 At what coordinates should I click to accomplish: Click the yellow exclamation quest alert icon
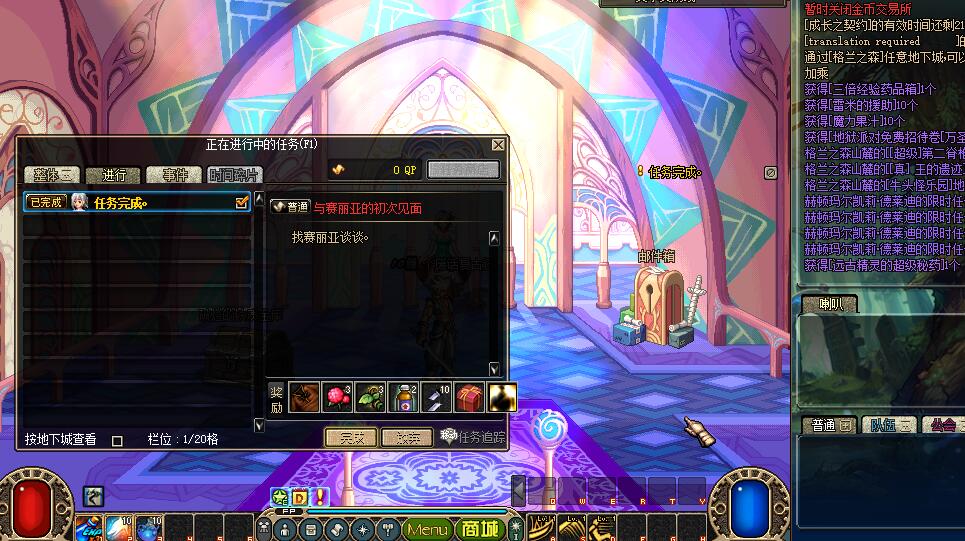[x=320, y=496]
